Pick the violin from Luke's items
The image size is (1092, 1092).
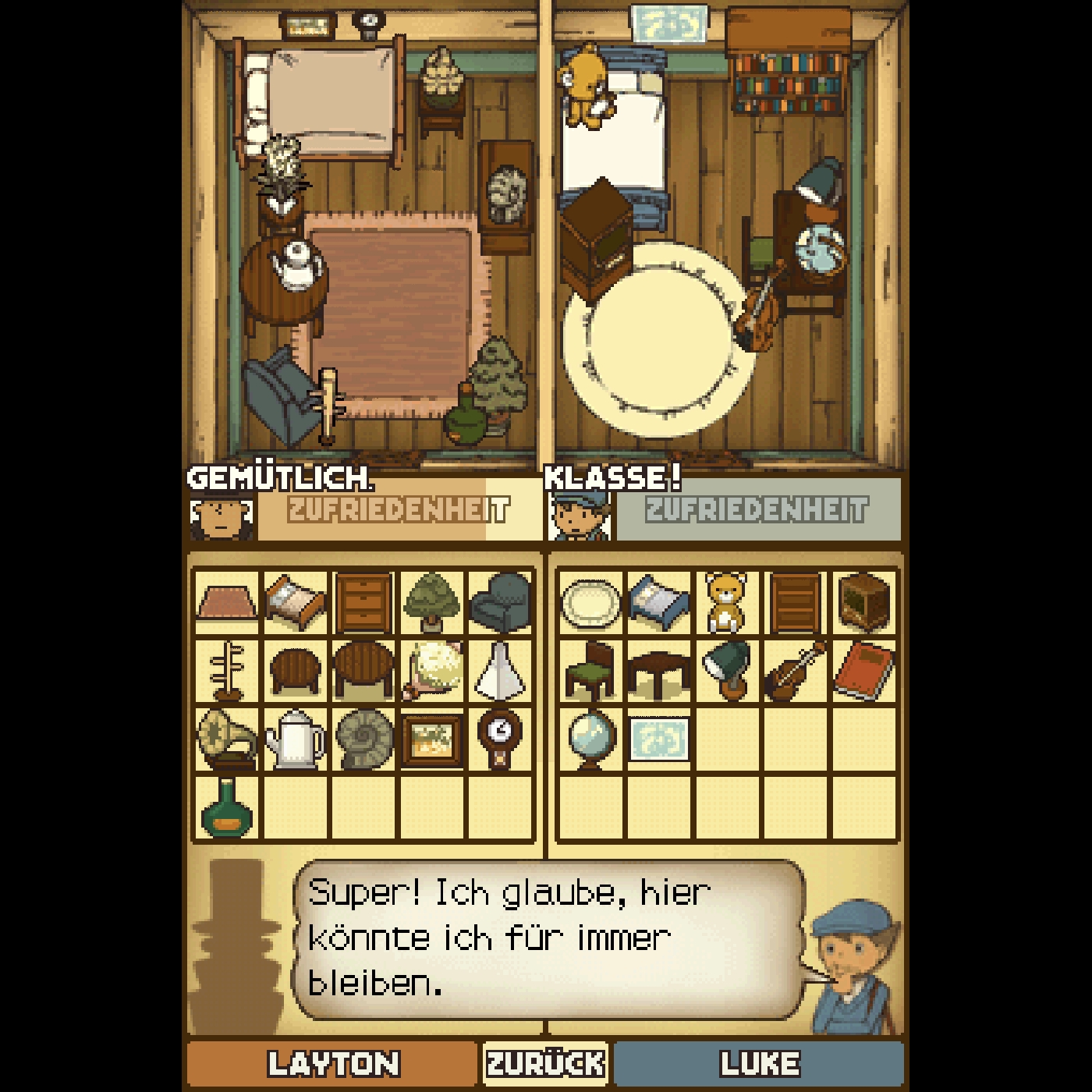coord(795,670)
